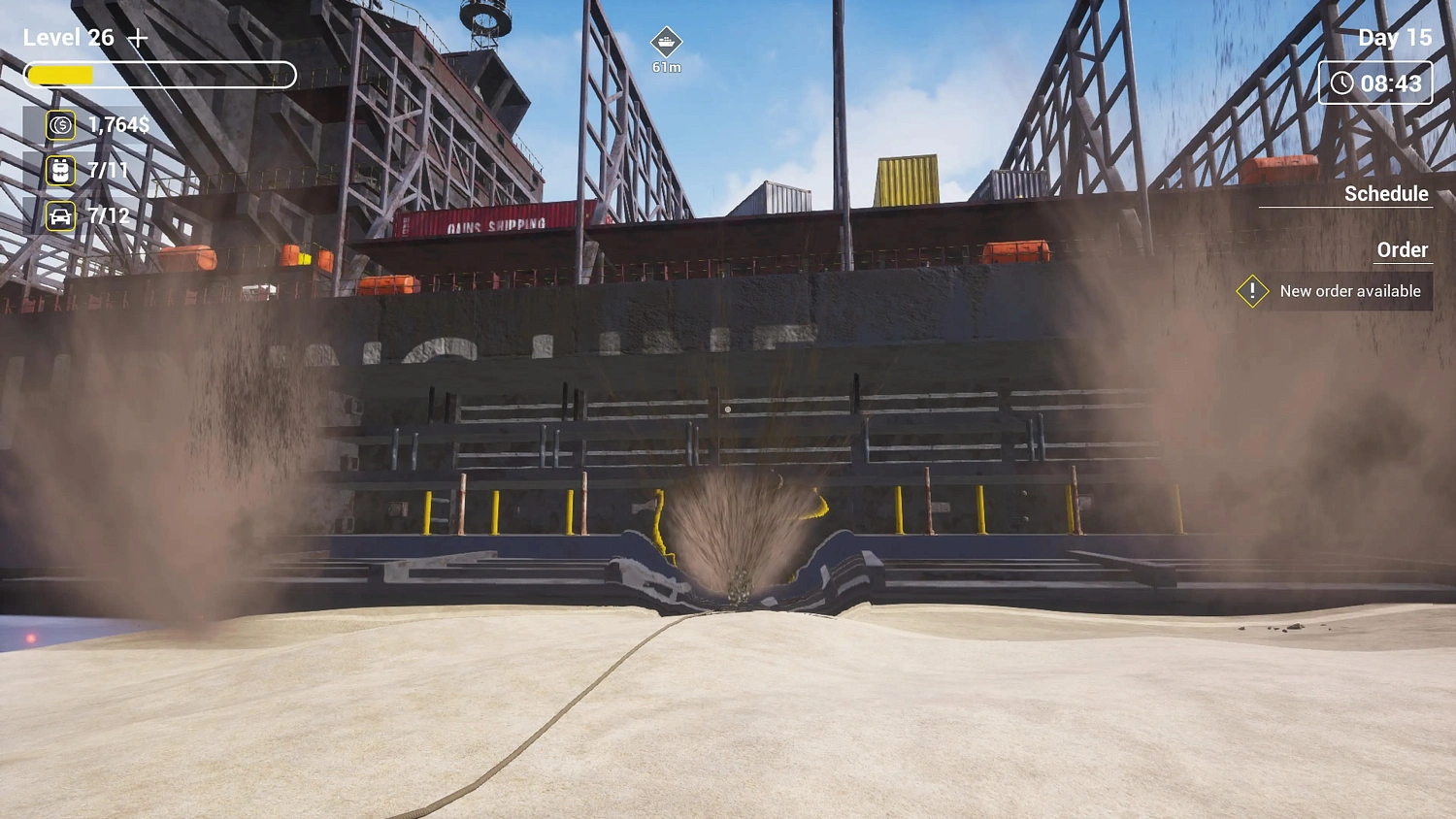This screenshot has width=1456, height=819.
Task: Click the coins currency icon
Action: (58, 124)
